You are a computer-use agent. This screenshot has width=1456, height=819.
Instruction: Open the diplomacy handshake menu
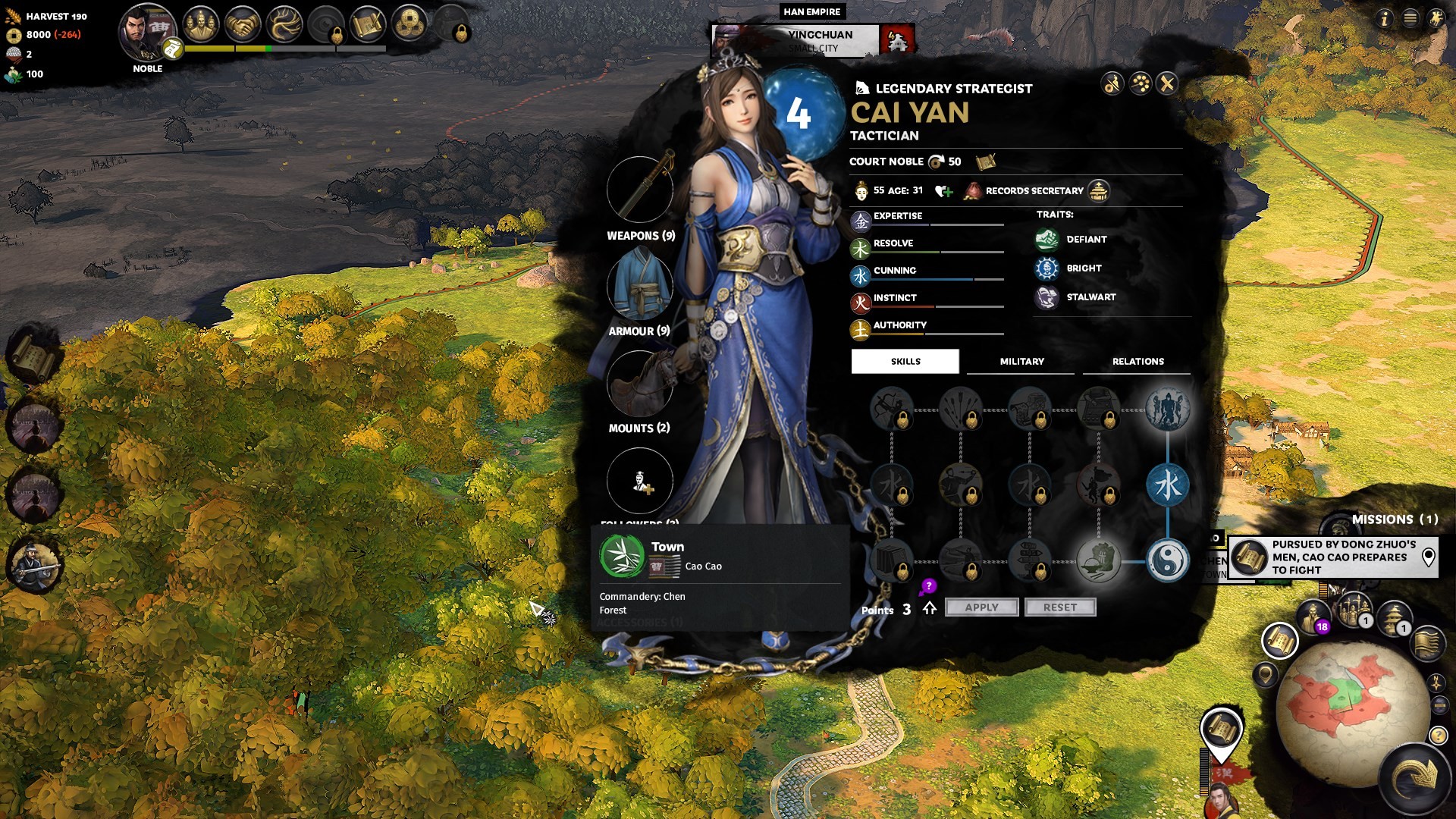[243, 25]
